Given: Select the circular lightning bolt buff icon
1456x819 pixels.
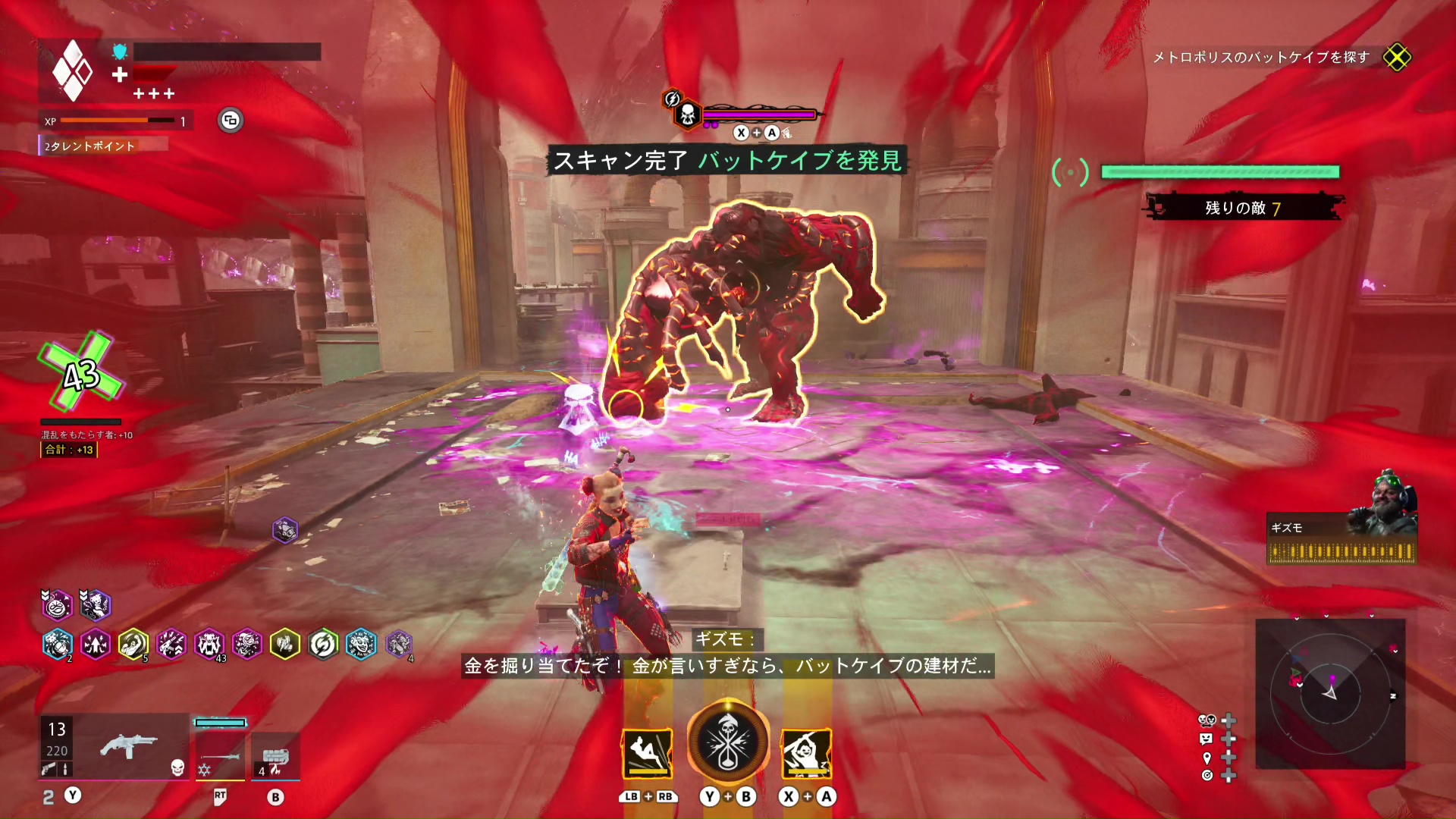Looking at the screenshot, I should click(x=323, y=645).
